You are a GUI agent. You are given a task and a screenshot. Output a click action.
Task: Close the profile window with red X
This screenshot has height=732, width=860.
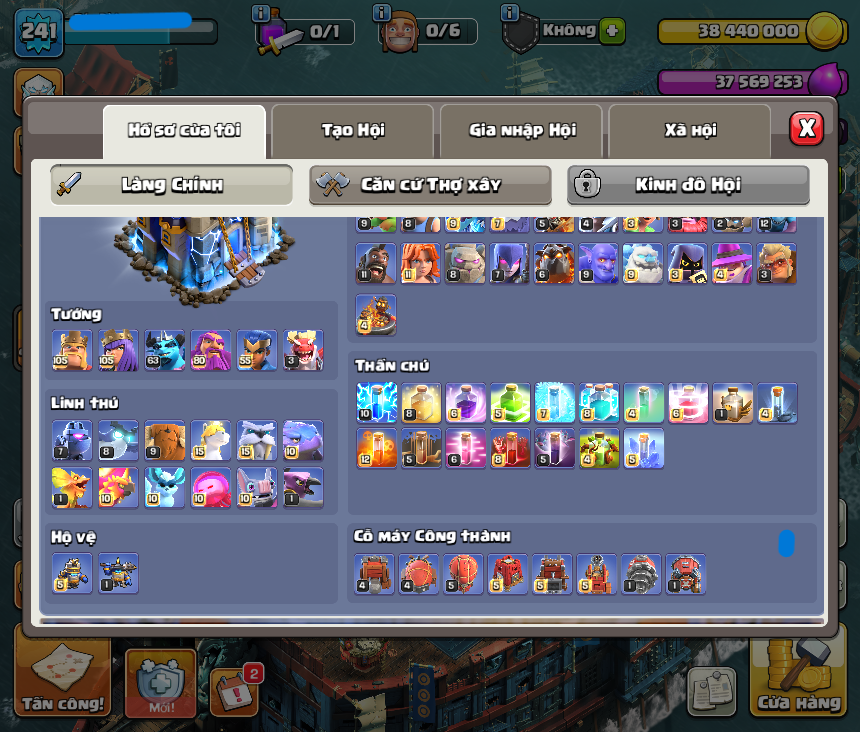(x=806, y=128)
